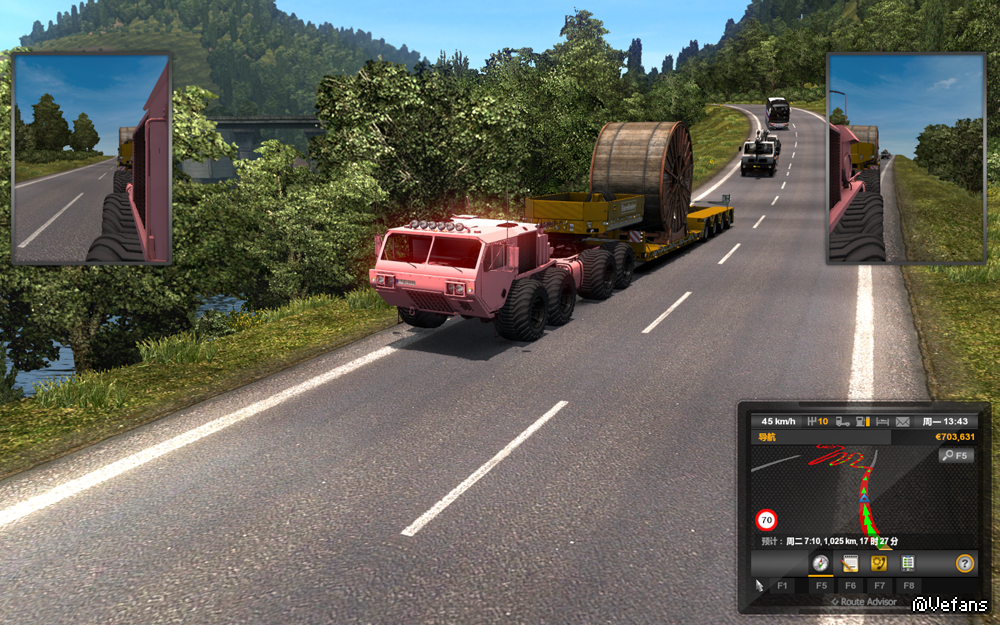Open the envelope mail icon
Viewport: 1000px width, 625px height.
(x=902, y=421)
